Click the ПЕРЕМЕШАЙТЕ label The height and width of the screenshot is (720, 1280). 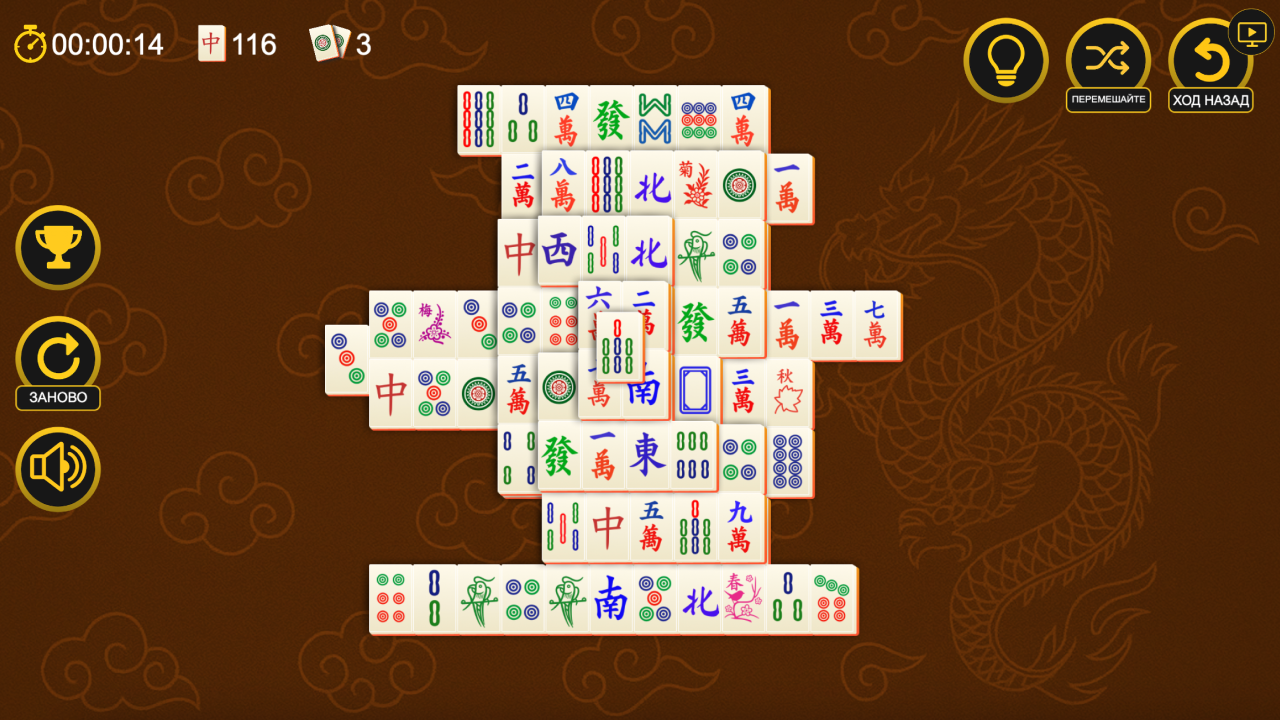1108,99
